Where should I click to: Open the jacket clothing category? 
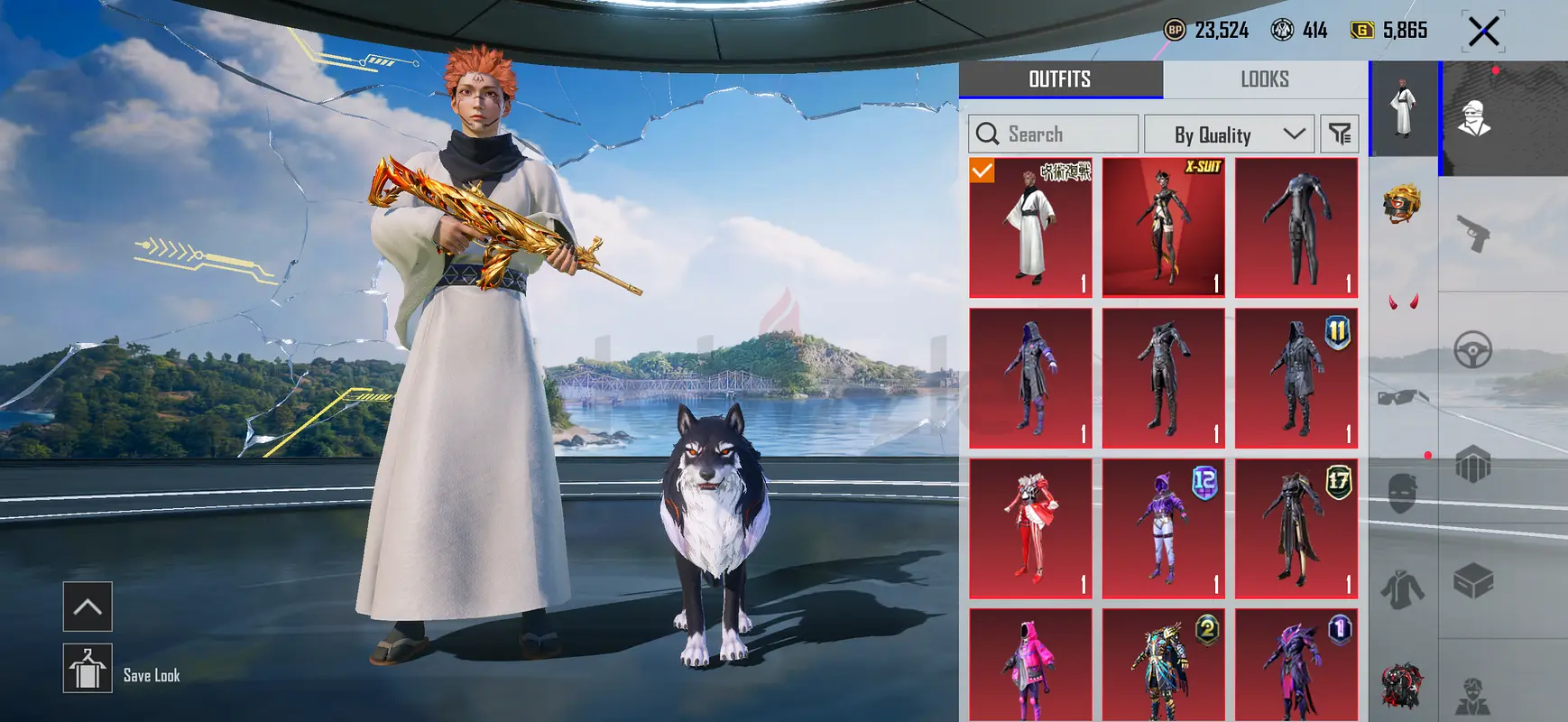tap(1402, 589)
